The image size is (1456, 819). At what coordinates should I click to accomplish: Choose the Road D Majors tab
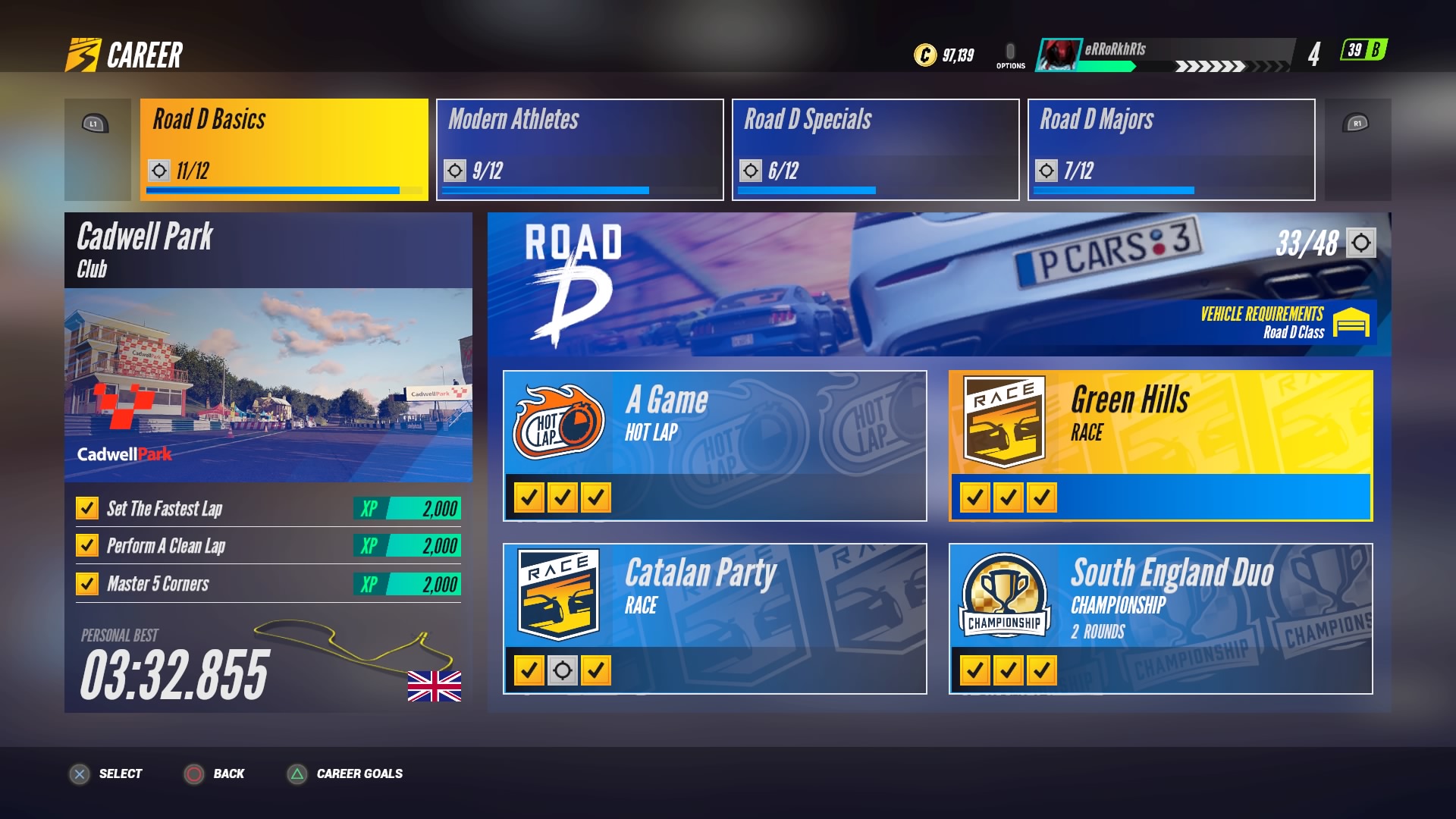pyautogui.click(x=1171, y=149)
